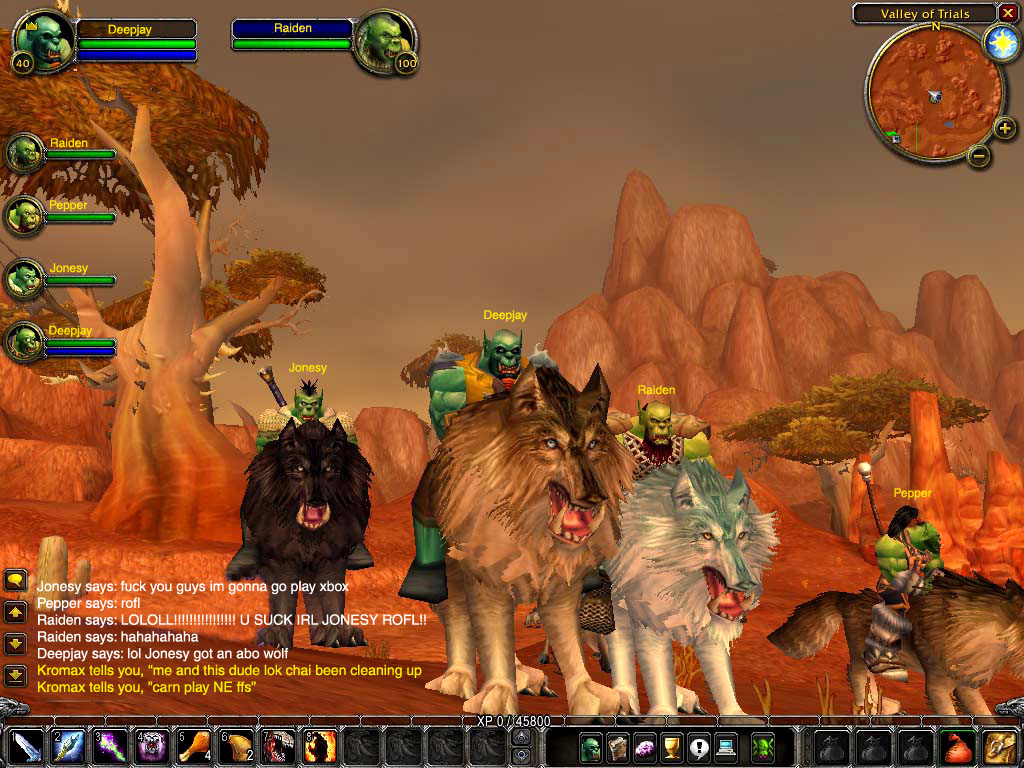Zoom out on the minimap
The height and width of the screenshot is (768, 1024).
tap(979, 155)
